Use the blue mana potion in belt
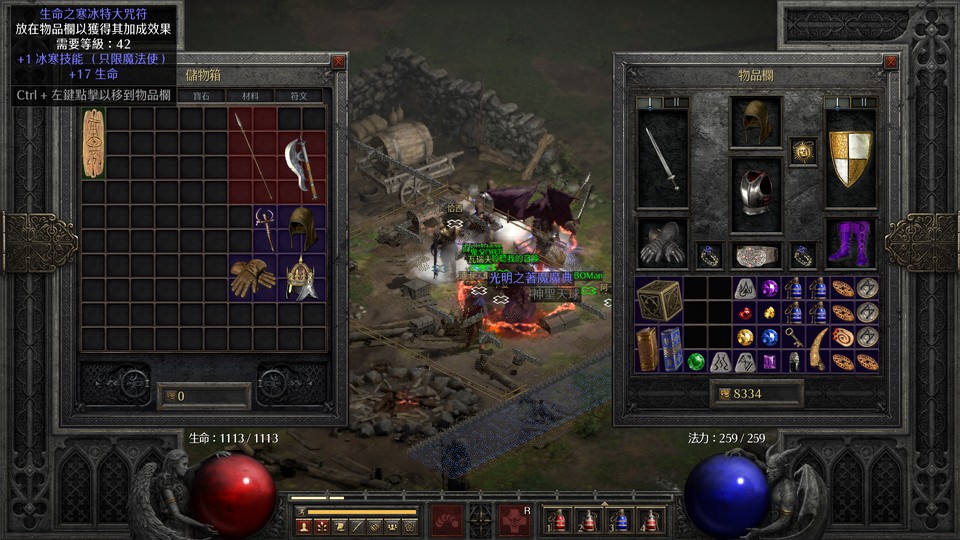The width and height of the screenshot is (960, 540). click(x=620, y=521)
